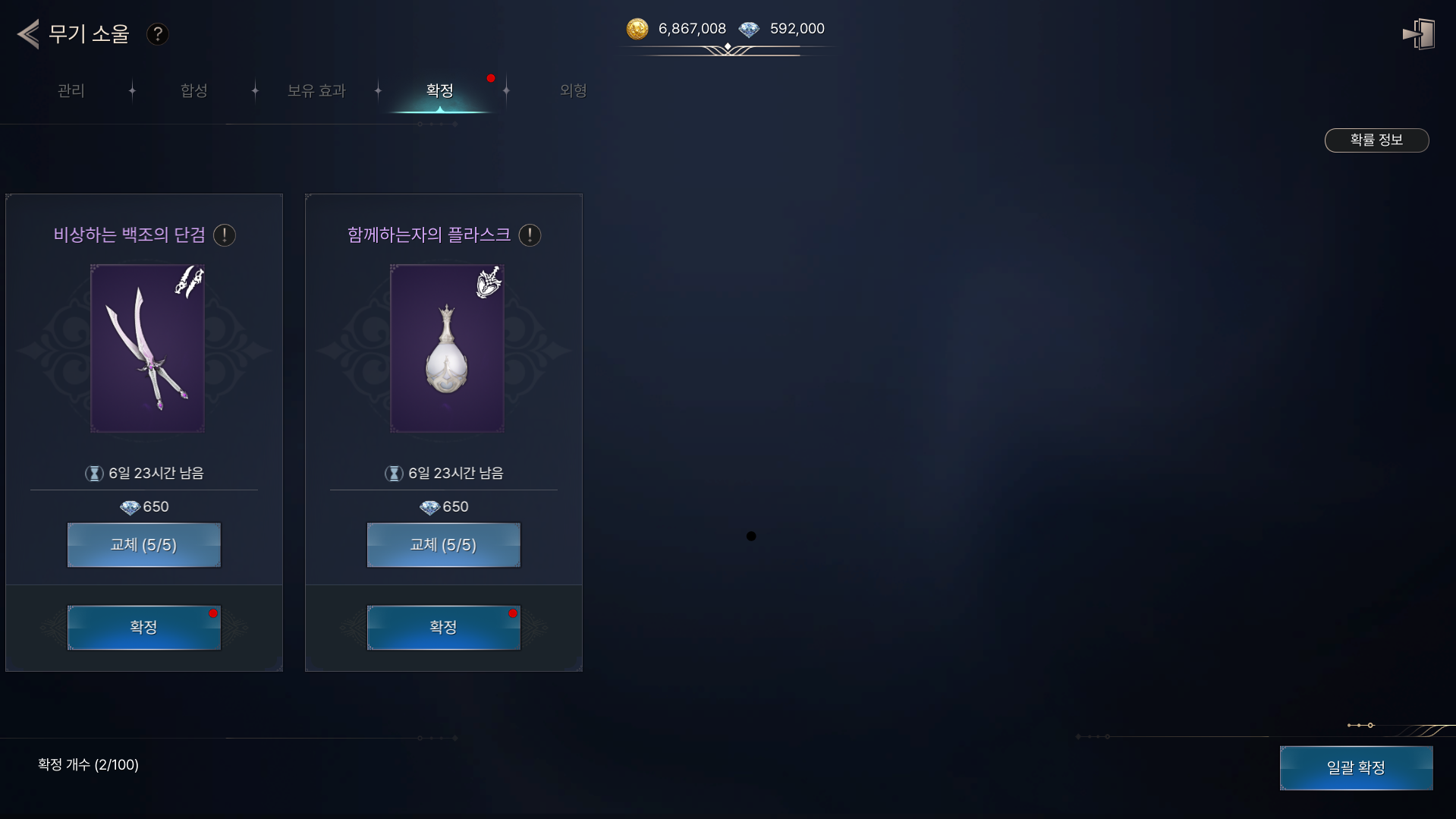Viewport: 1456px width, 819px height.
Task: Select the white flask weapon card
Action: pos(447,348)
